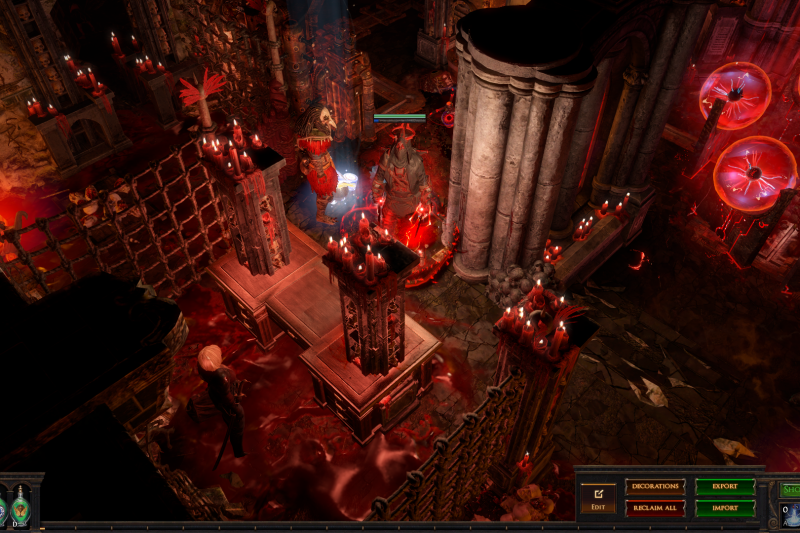Import a hideout layout

pos(725,508)
